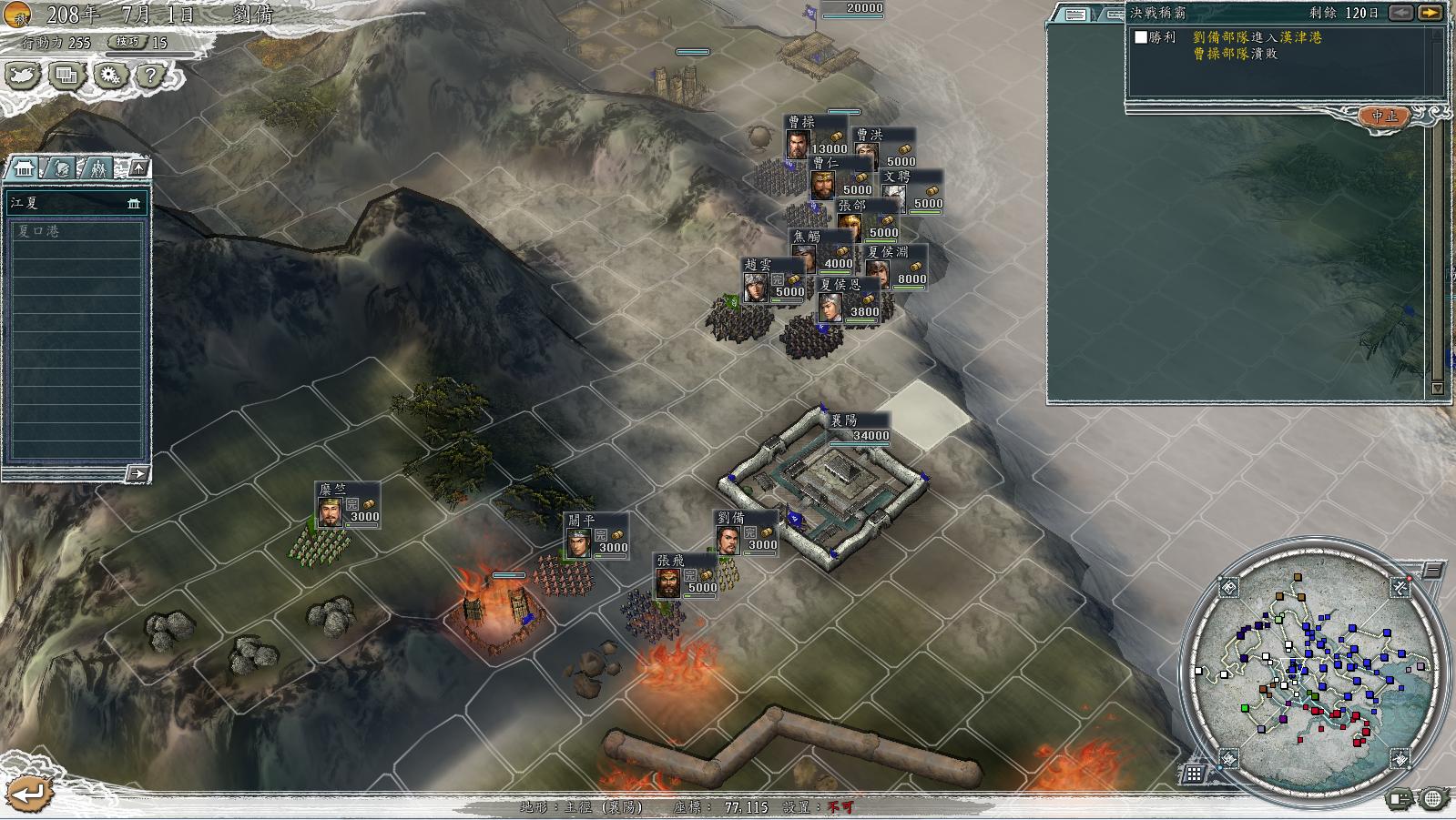Open settings with the gear icon
Viewport: 1456px width, 820px height.
tap(110, 76)
